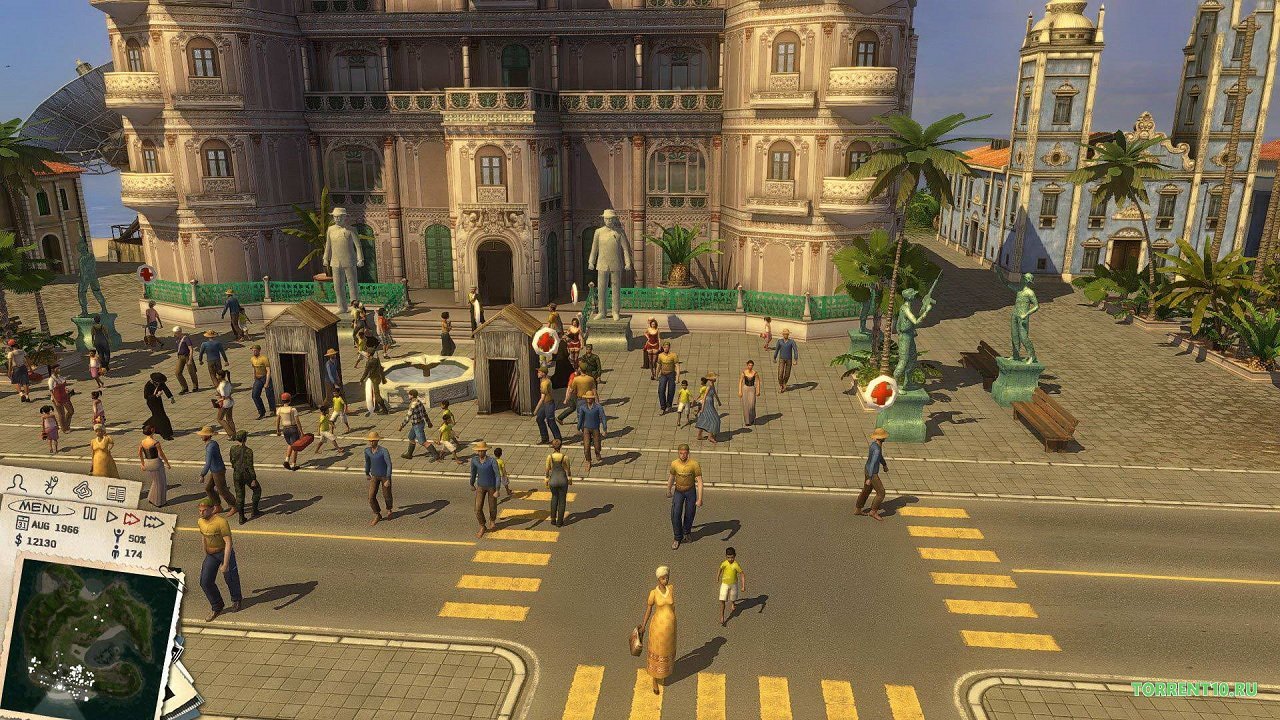Click the 174 population counter

click(x=133, y=553)
